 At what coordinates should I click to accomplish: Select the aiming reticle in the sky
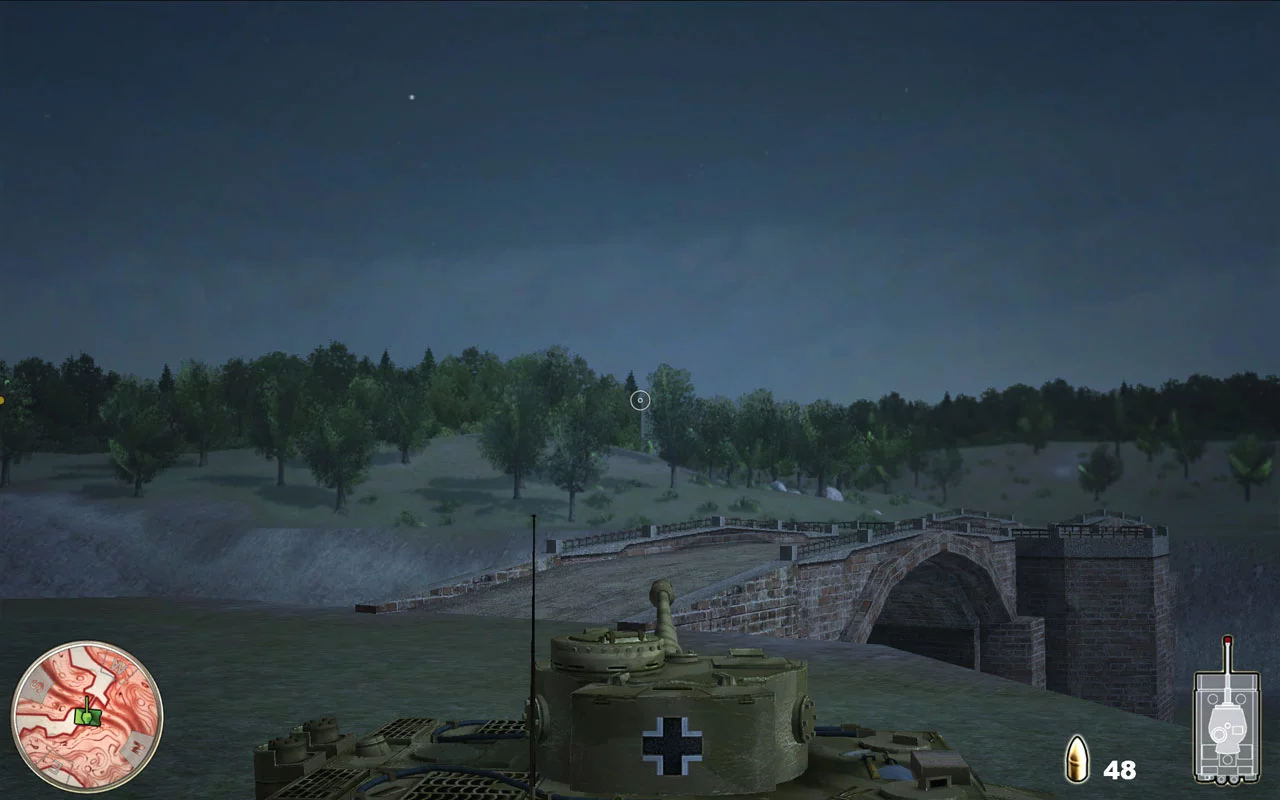pos(641,400)
